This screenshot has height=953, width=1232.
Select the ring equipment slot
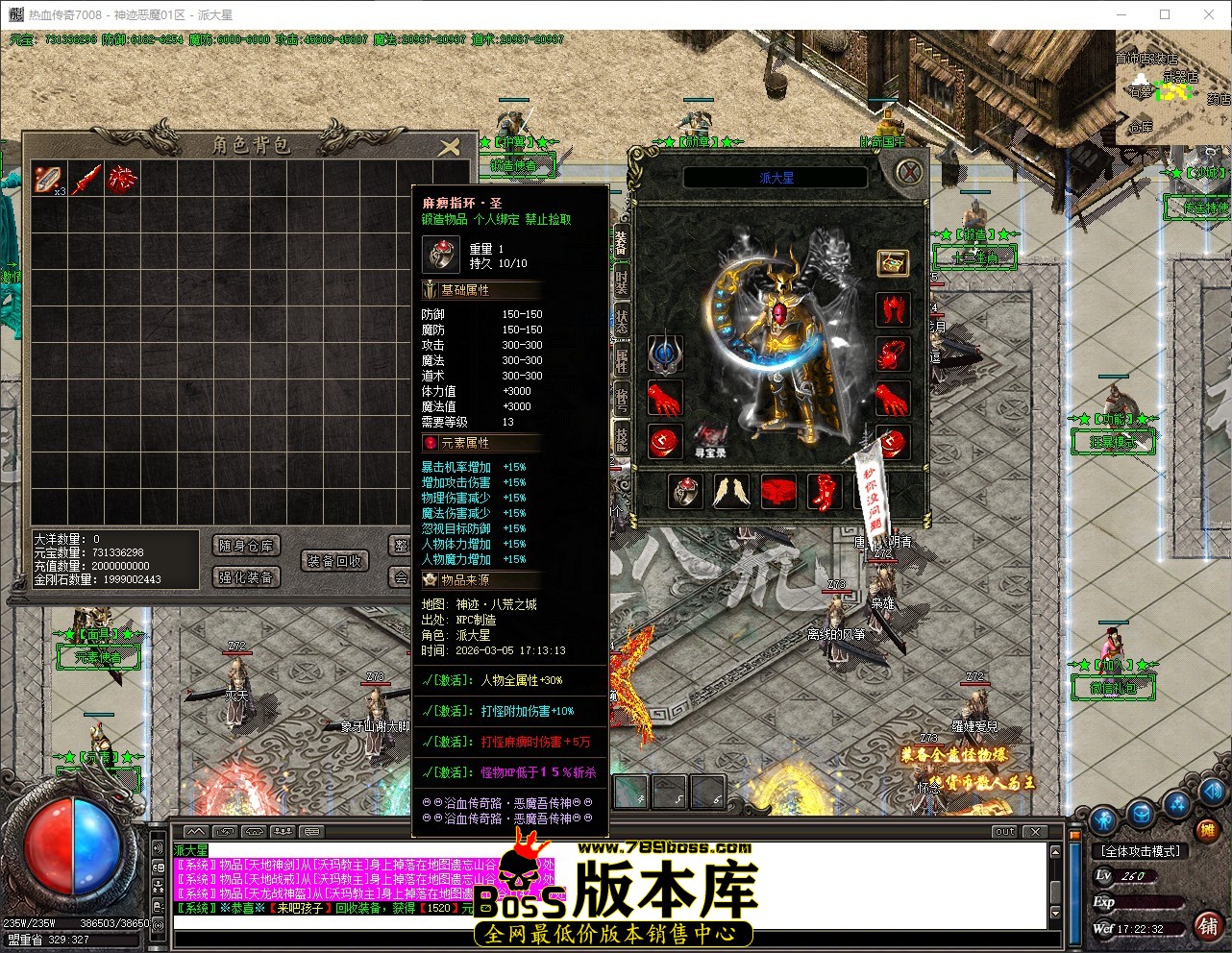coord(687,492)
